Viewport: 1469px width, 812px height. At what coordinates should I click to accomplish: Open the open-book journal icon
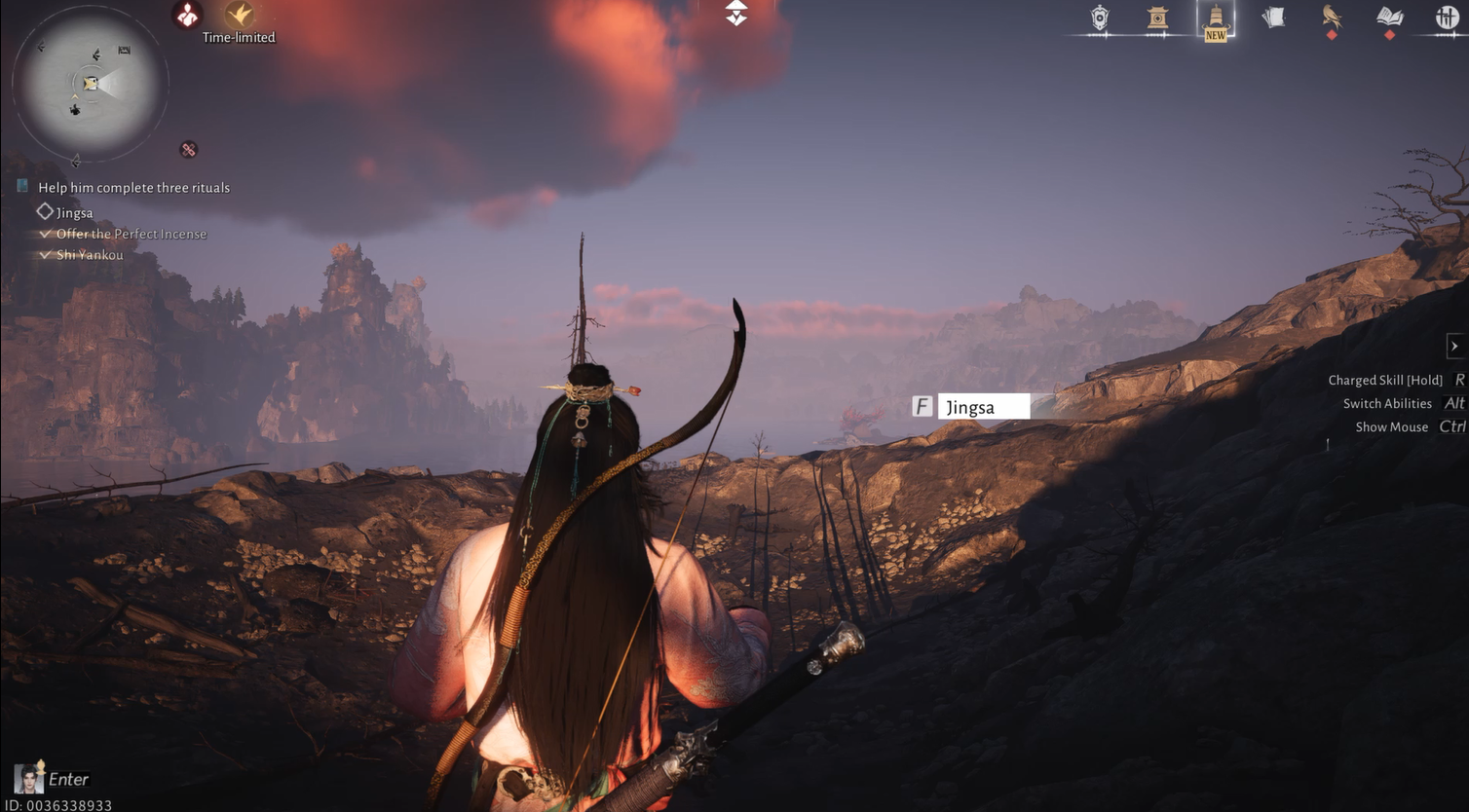pyautogui.click(x=1389, y=18)
